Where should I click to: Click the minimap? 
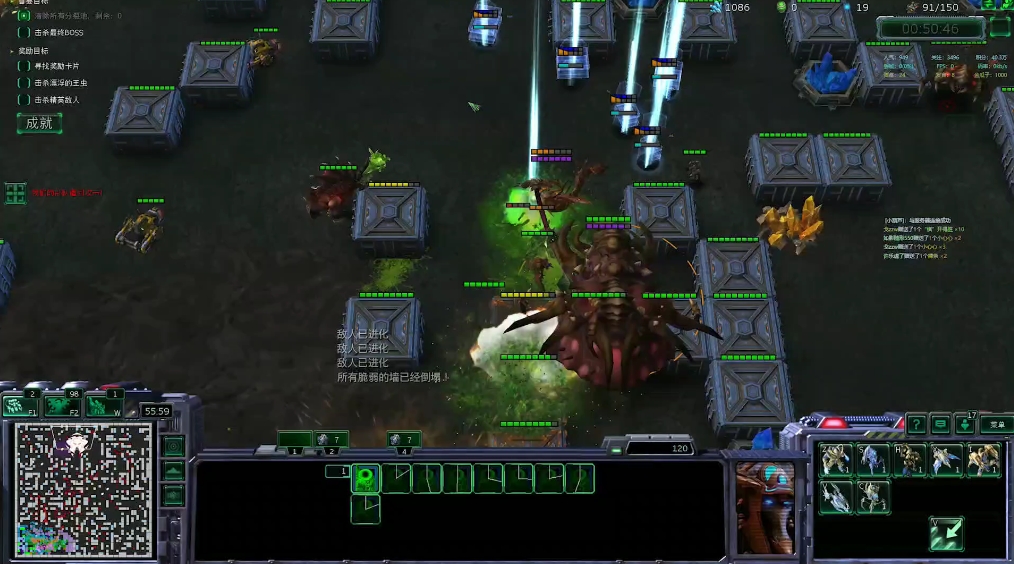coord(83,489)
